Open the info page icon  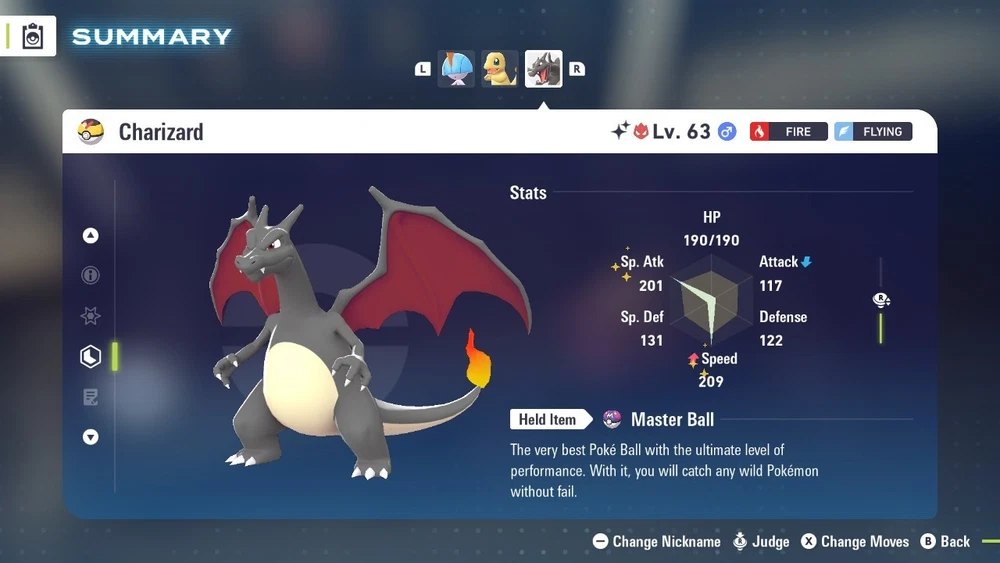tap(91, 276)
